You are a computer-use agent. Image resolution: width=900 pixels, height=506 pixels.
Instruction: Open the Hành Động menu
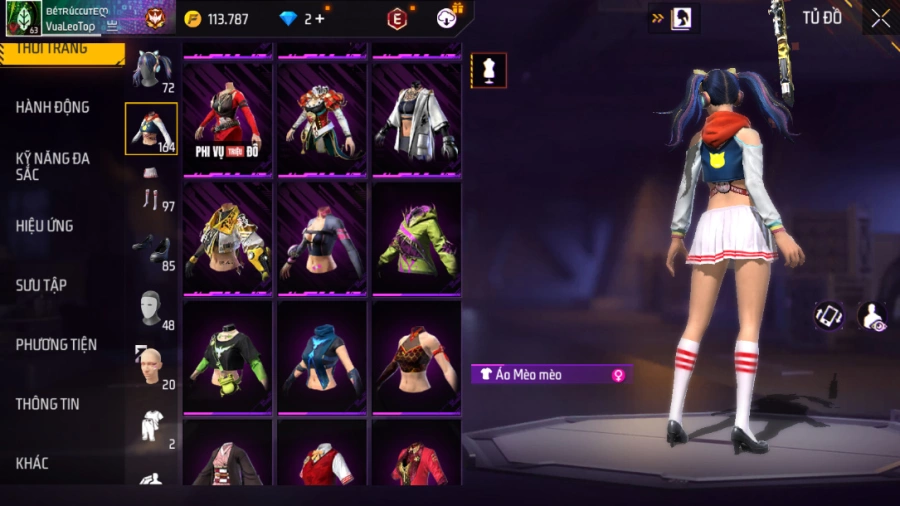(x=53, y=107)
